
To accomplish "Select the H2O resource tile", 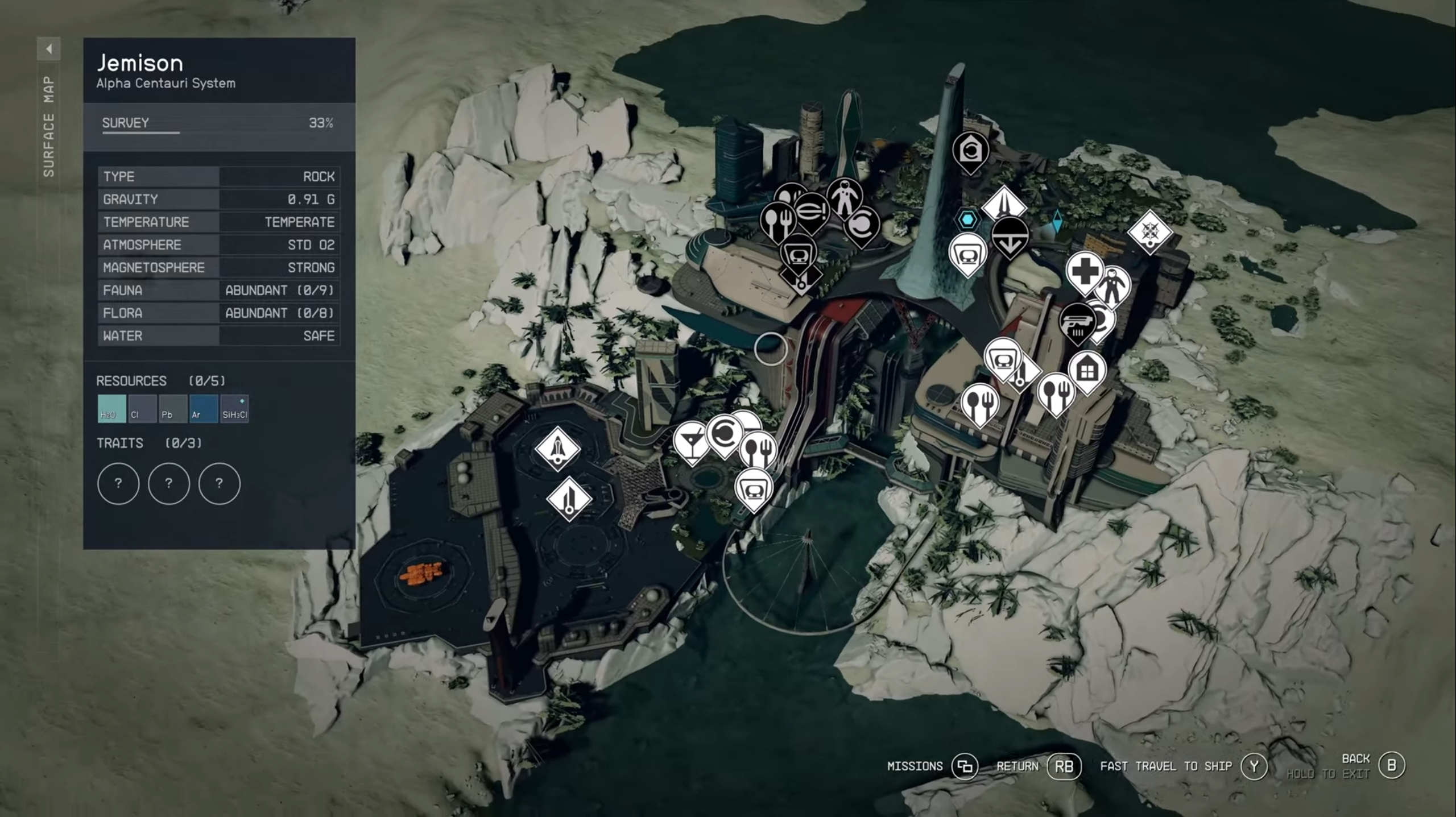I will 111,409.
